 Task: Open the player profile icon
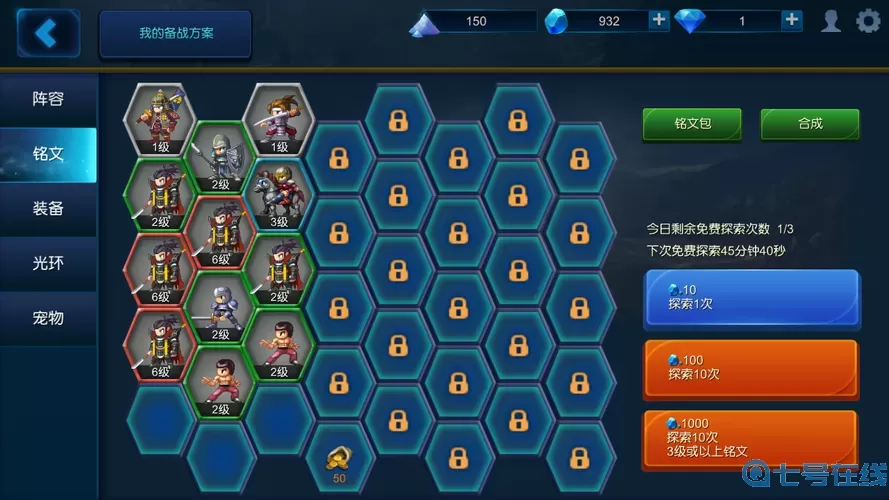(x=831, y=20)
